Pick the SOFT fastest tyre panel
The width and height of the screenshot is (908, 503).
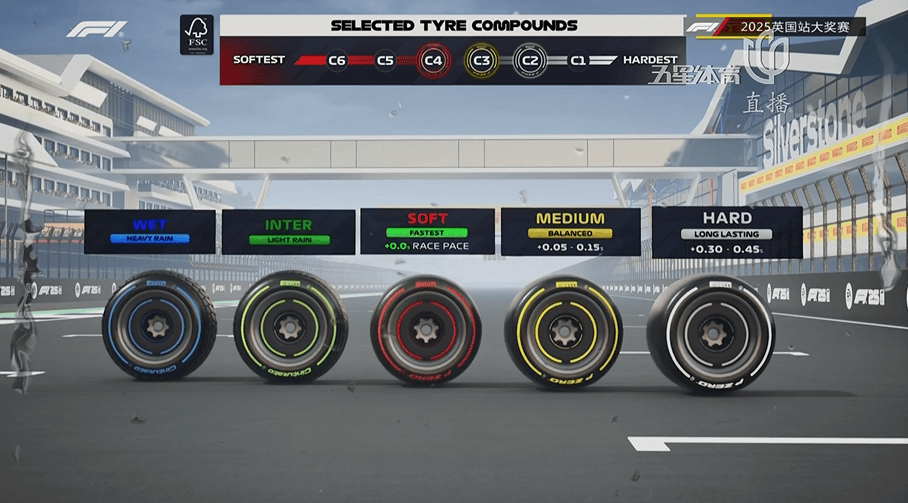coord(427,230)
